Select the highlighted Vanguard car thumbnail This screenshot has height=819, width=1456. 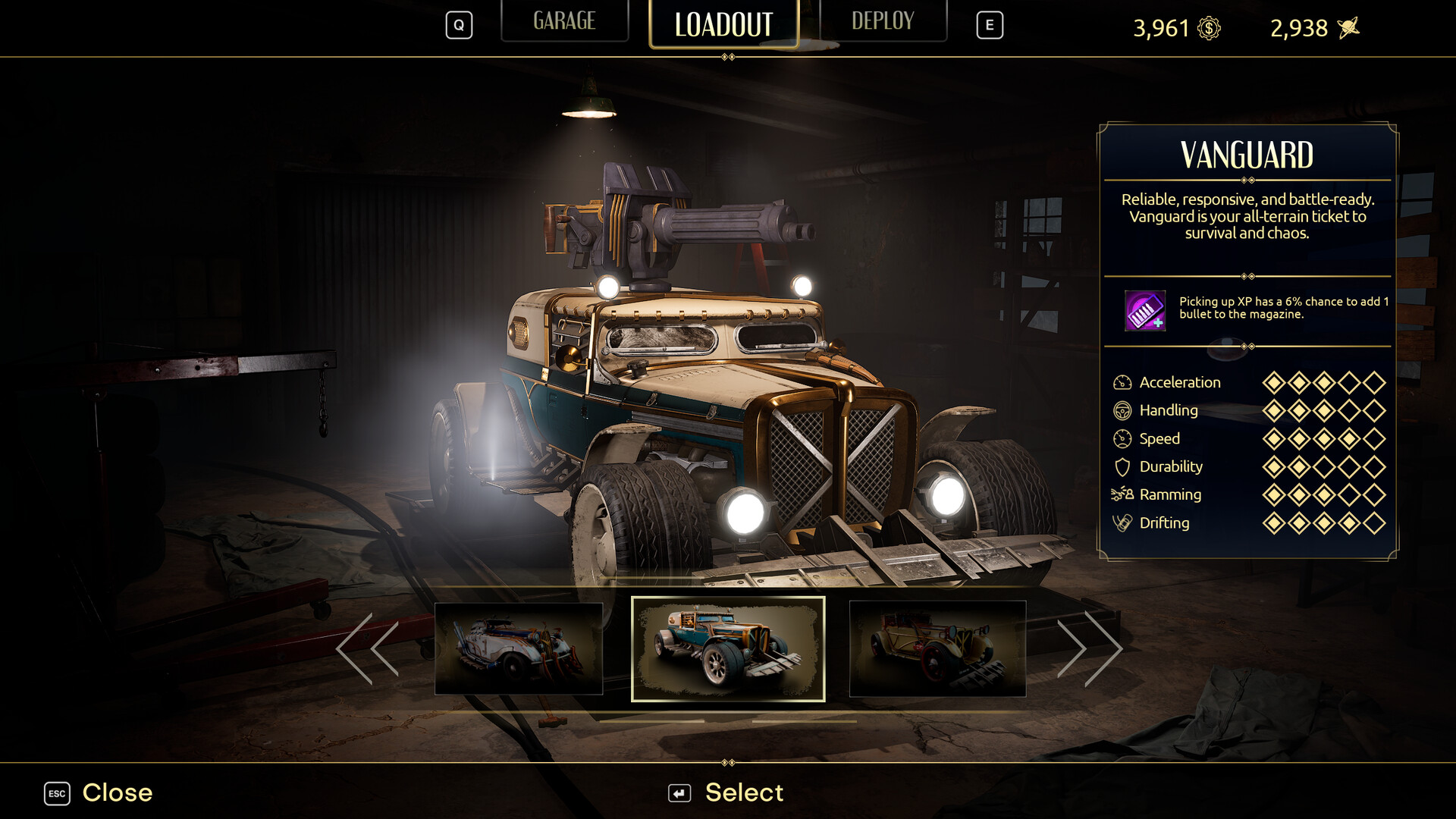pos(728,649)
